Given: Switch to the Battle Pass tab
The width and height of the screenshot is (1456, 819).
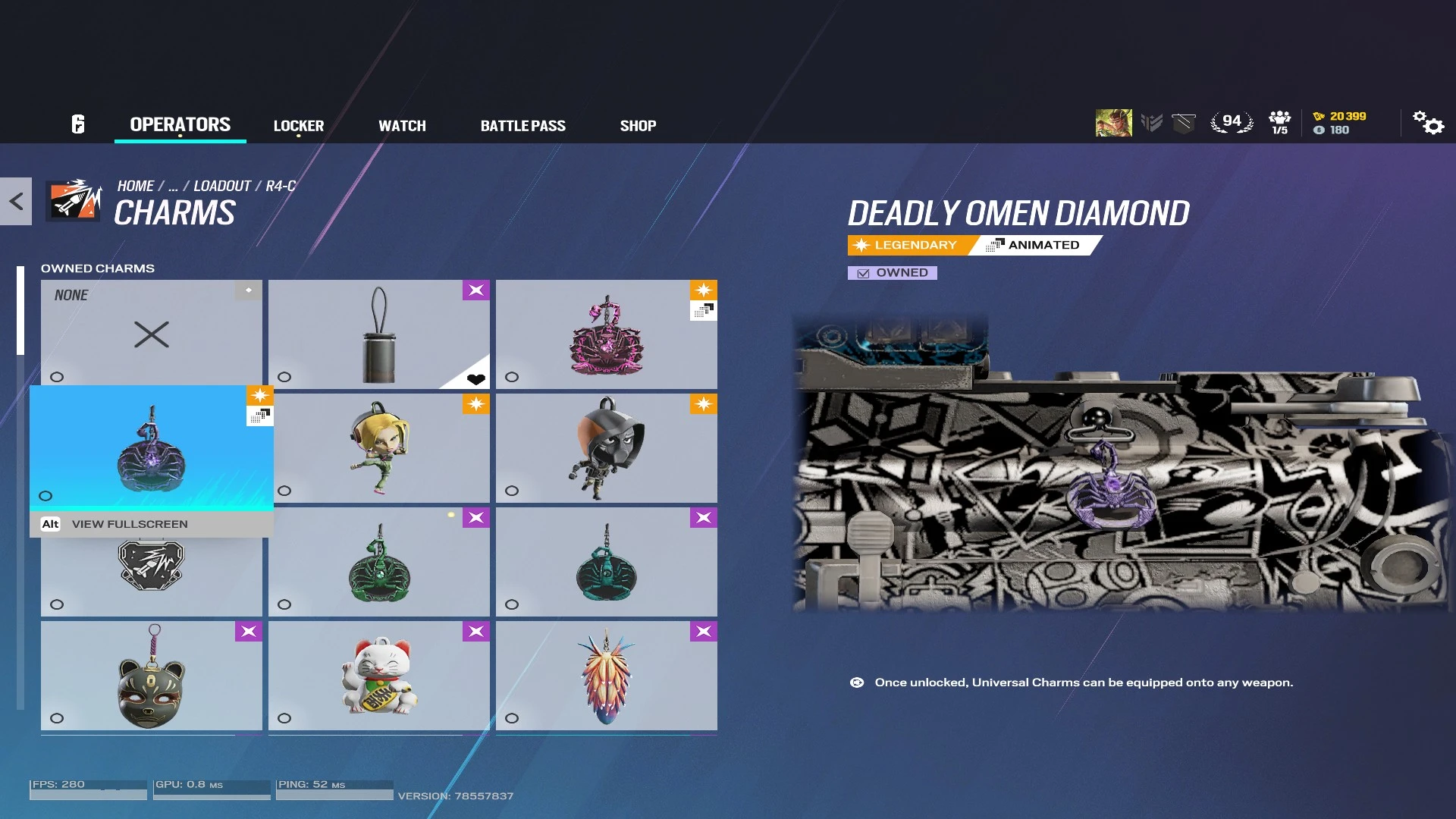Looking at the screenshot, I should point(523,125).
